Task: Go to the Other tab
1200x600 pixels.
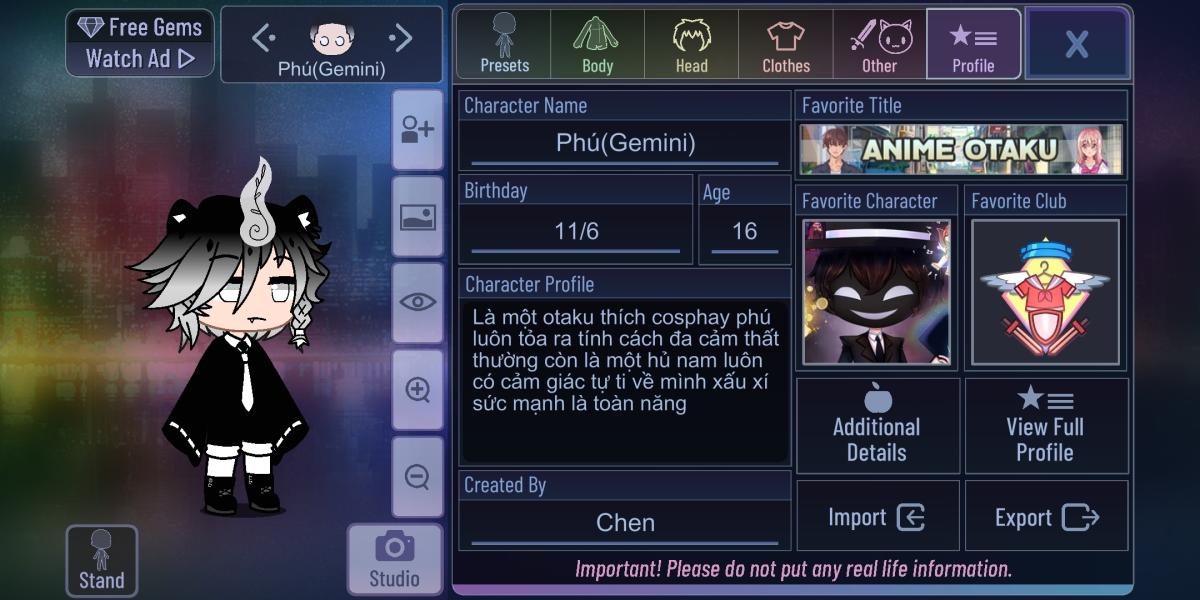Action: 880,45
